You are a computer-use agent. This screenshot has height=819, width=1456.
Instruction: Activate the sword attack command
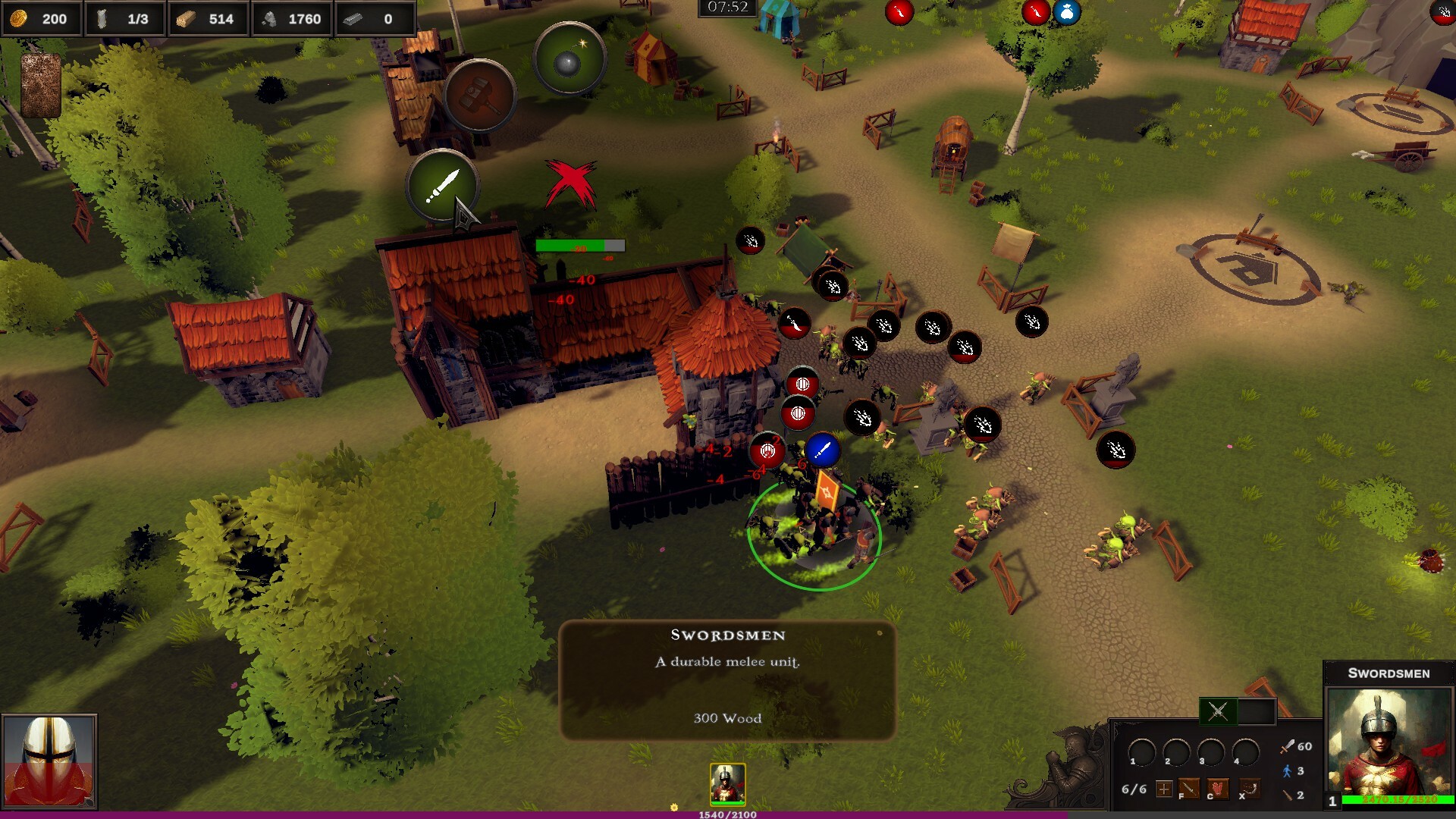(x=1188, y=789)
